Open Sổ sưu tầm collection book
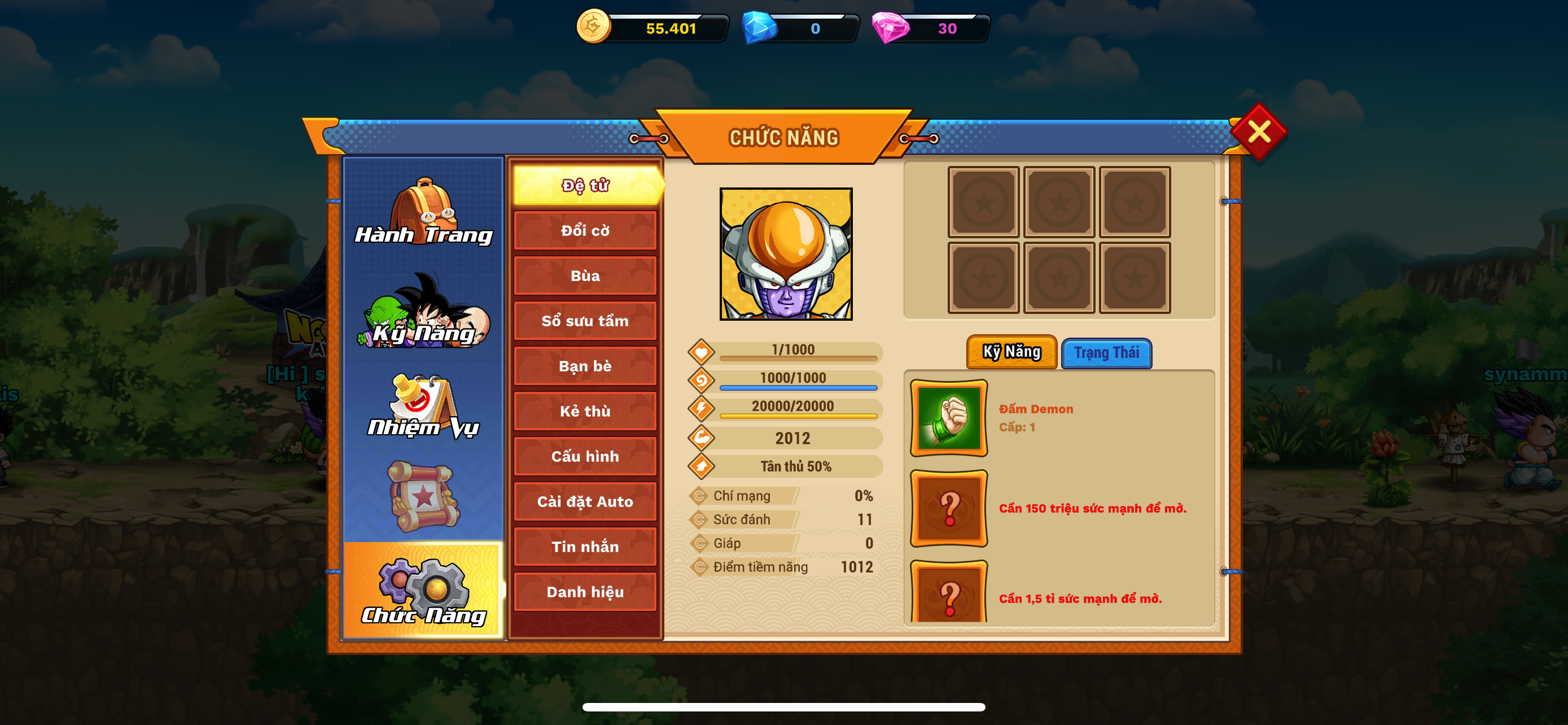The width and height of the screenshot is (1568, 725). tap(585, 321)
